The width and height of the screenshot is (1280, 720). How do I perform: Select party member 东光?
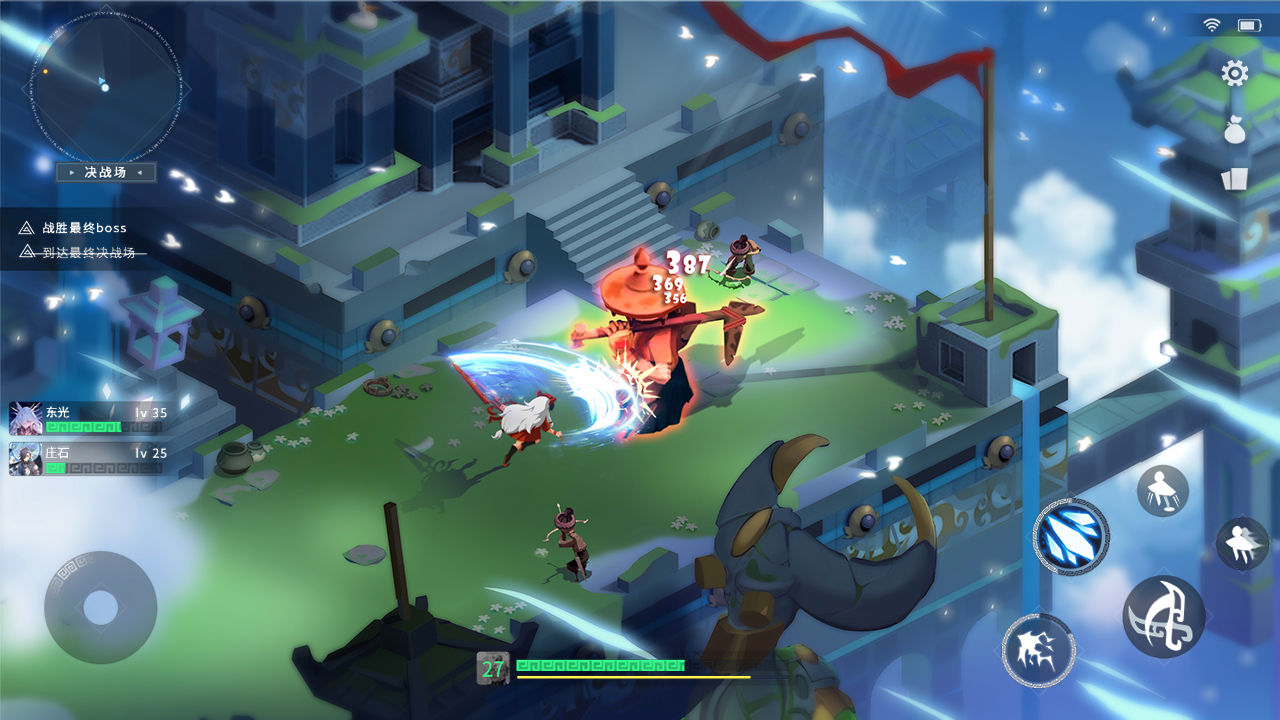point(87,418)
